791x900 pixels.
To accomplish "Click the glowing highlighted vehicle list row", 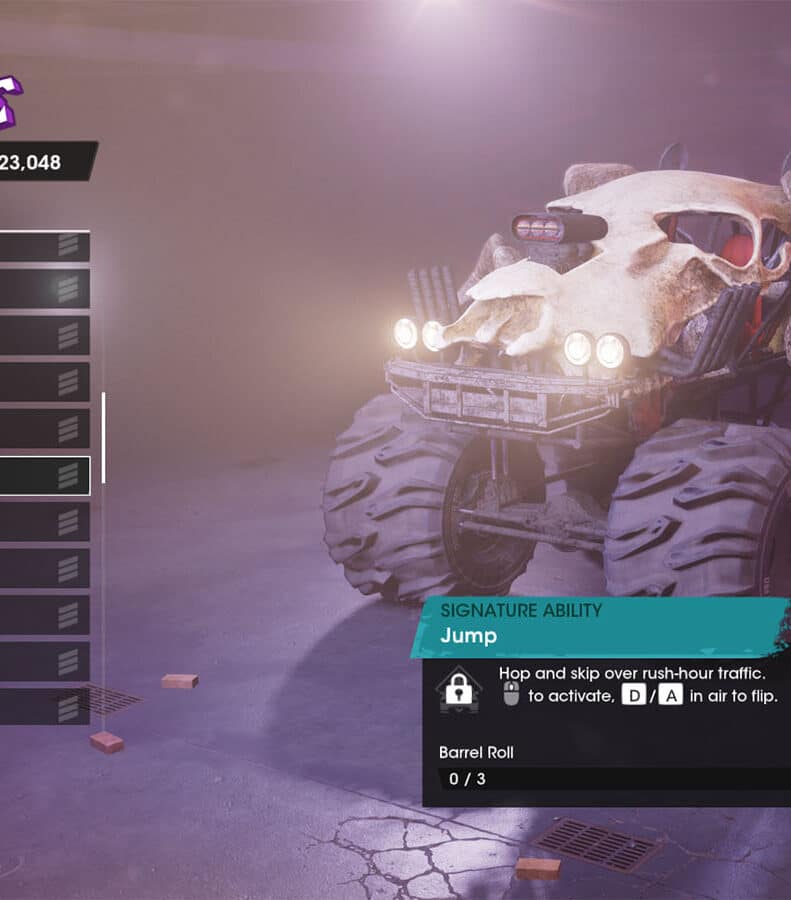I will tap(44, 289).
